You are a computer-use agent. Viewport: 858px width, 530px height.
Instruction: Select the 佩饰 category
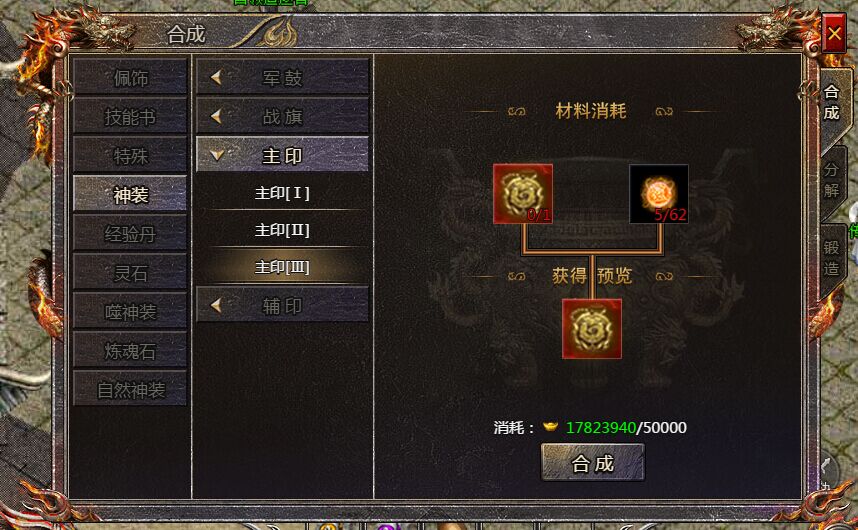[130, 78]
